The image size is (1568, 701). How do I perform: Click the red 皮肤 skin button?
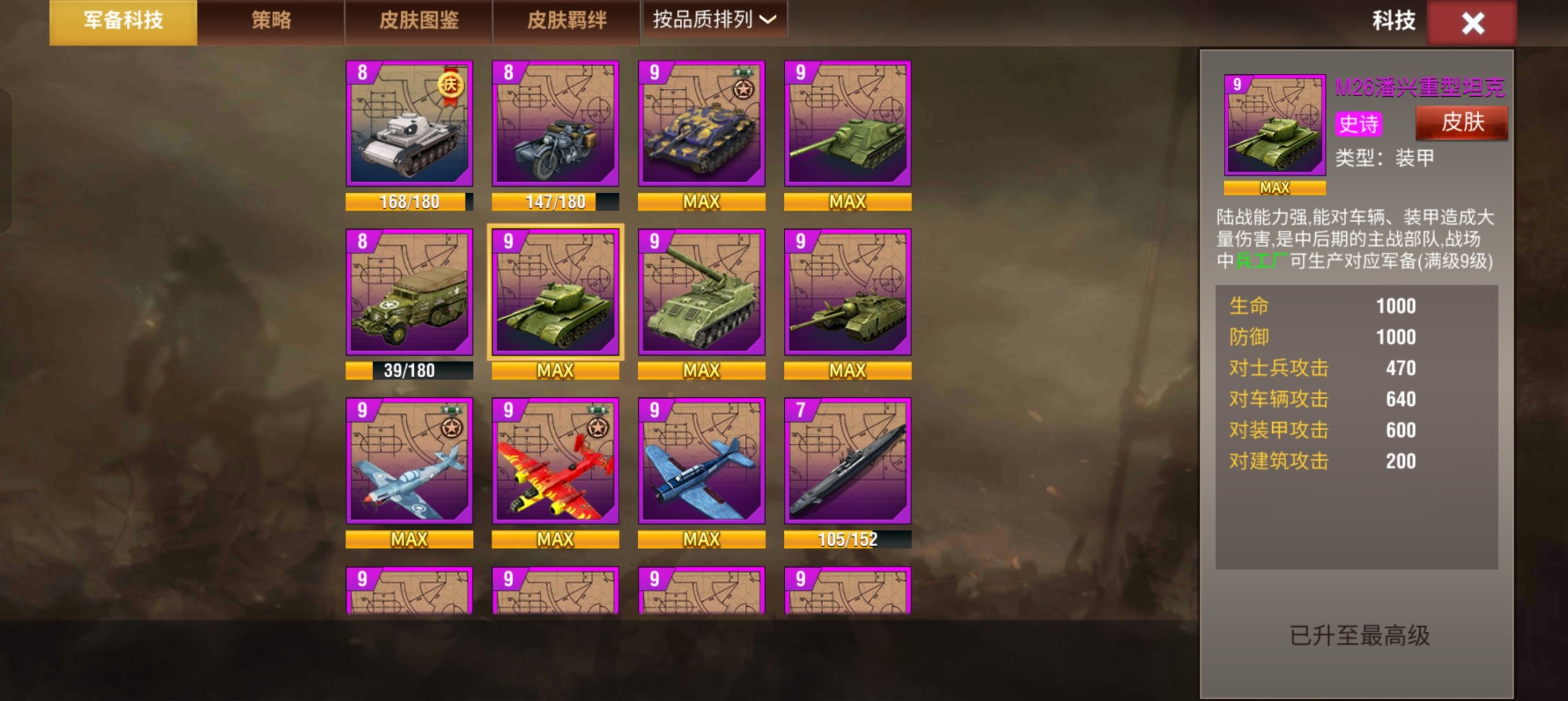(x=1463, y=122)
